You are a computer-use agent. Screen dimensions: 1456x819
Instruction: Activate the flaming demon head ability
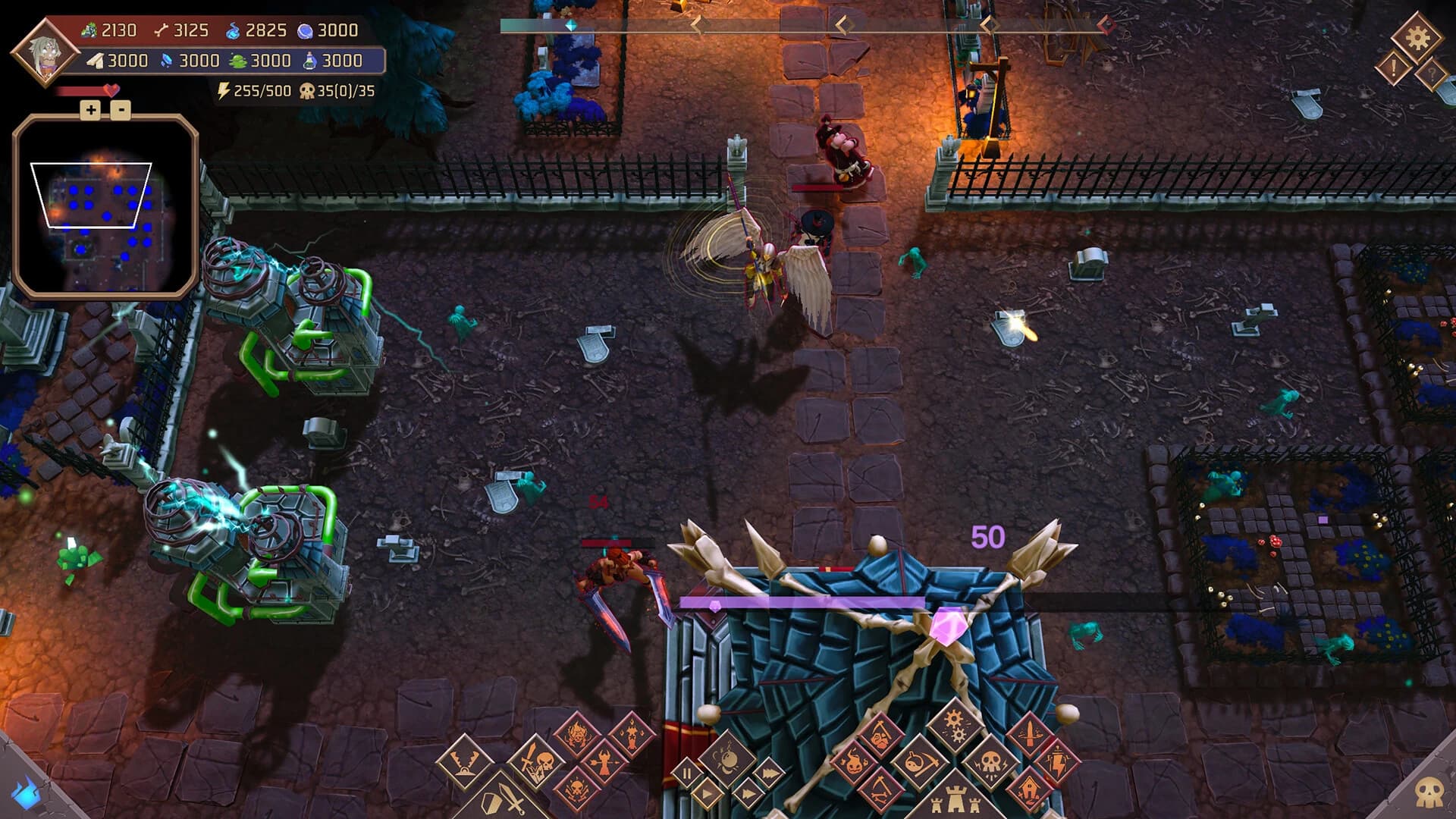(x=576, y=735)
